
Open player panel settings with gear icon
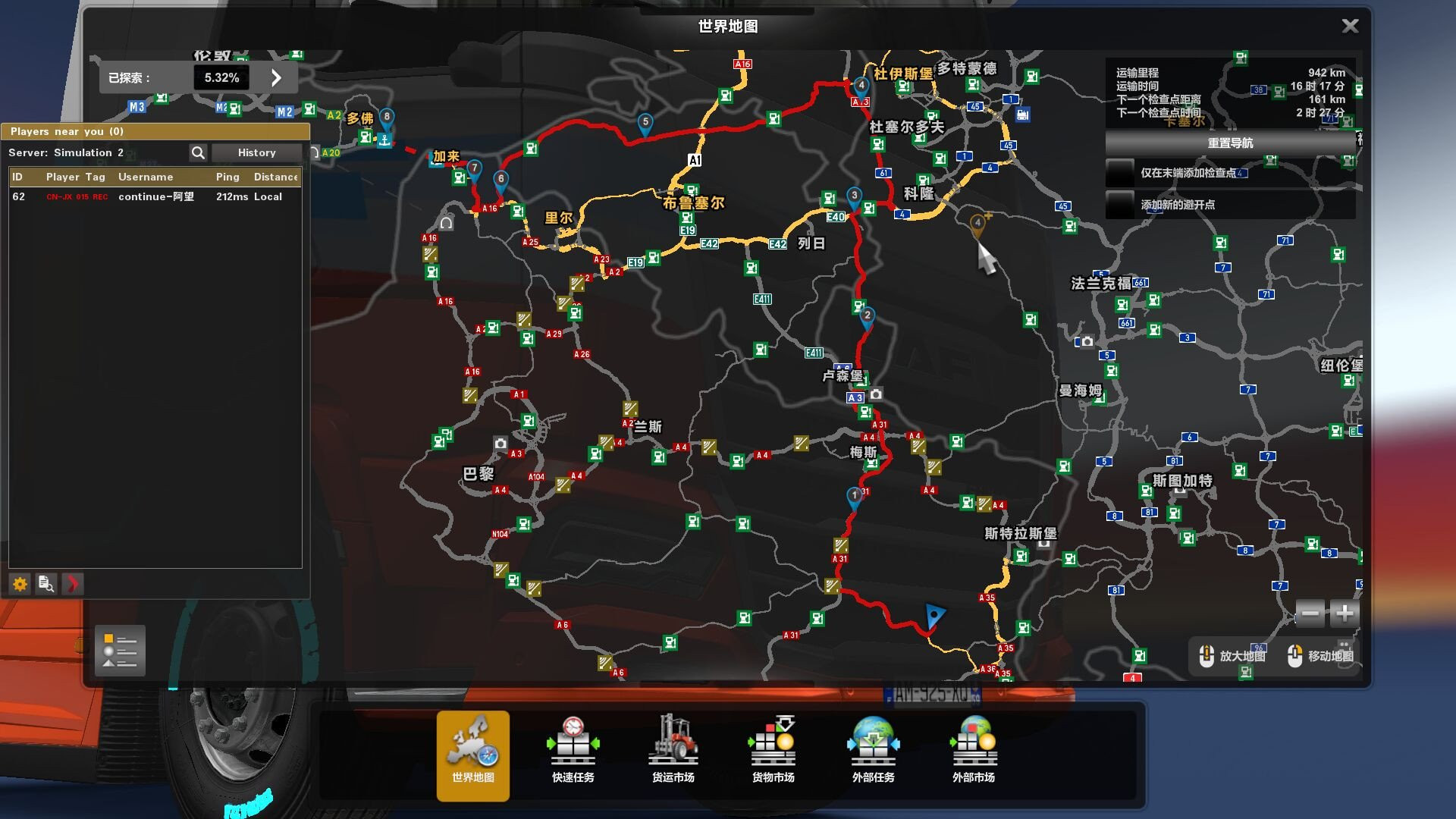[19, 584]
